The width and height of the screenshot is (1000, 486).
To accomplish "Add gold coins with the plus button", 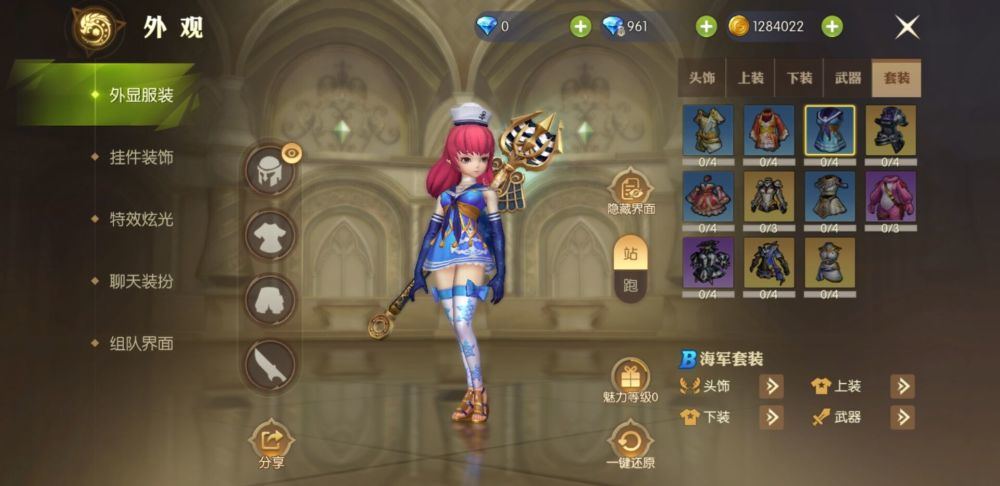I will pyautogui.click(x=832, y=27).
